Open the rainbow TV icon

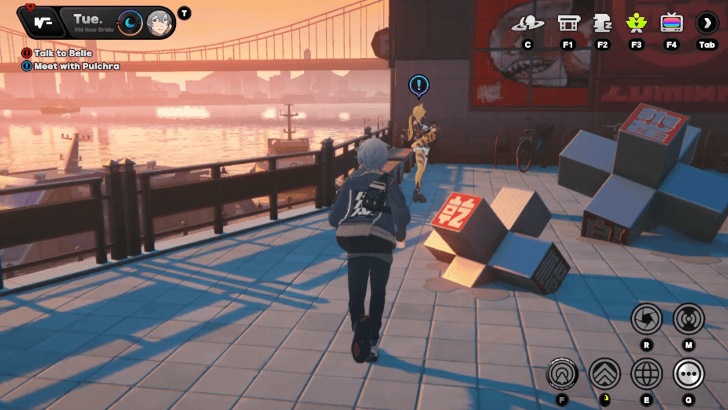point(671,22)
